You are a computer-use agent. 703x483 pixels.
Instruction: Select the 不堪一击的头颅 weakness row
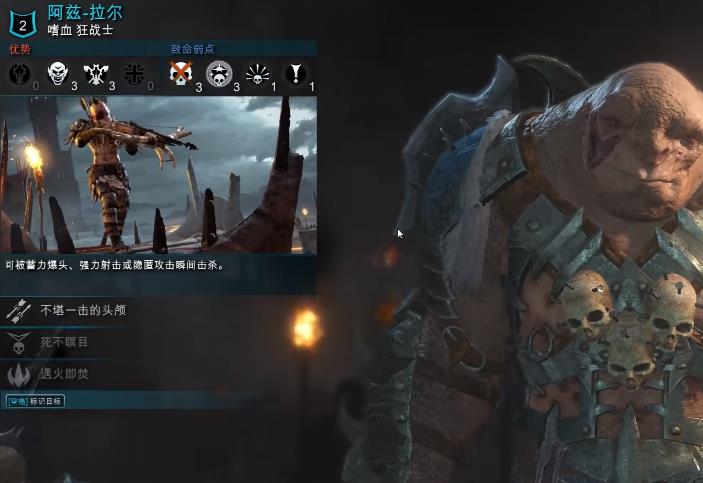coord(82,311)
